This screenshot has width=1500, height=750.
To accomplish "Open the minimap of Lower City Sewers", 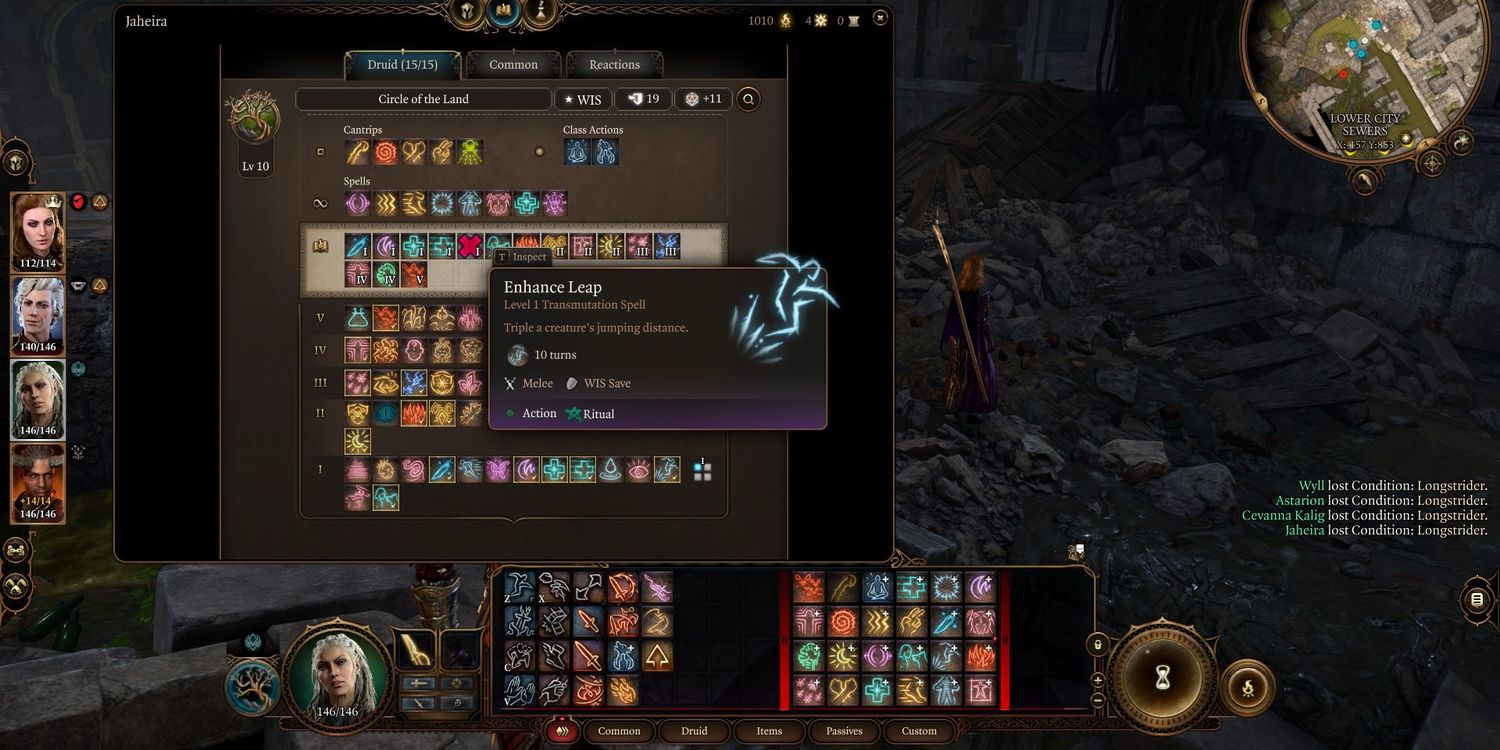I will tap(1364, 74).
